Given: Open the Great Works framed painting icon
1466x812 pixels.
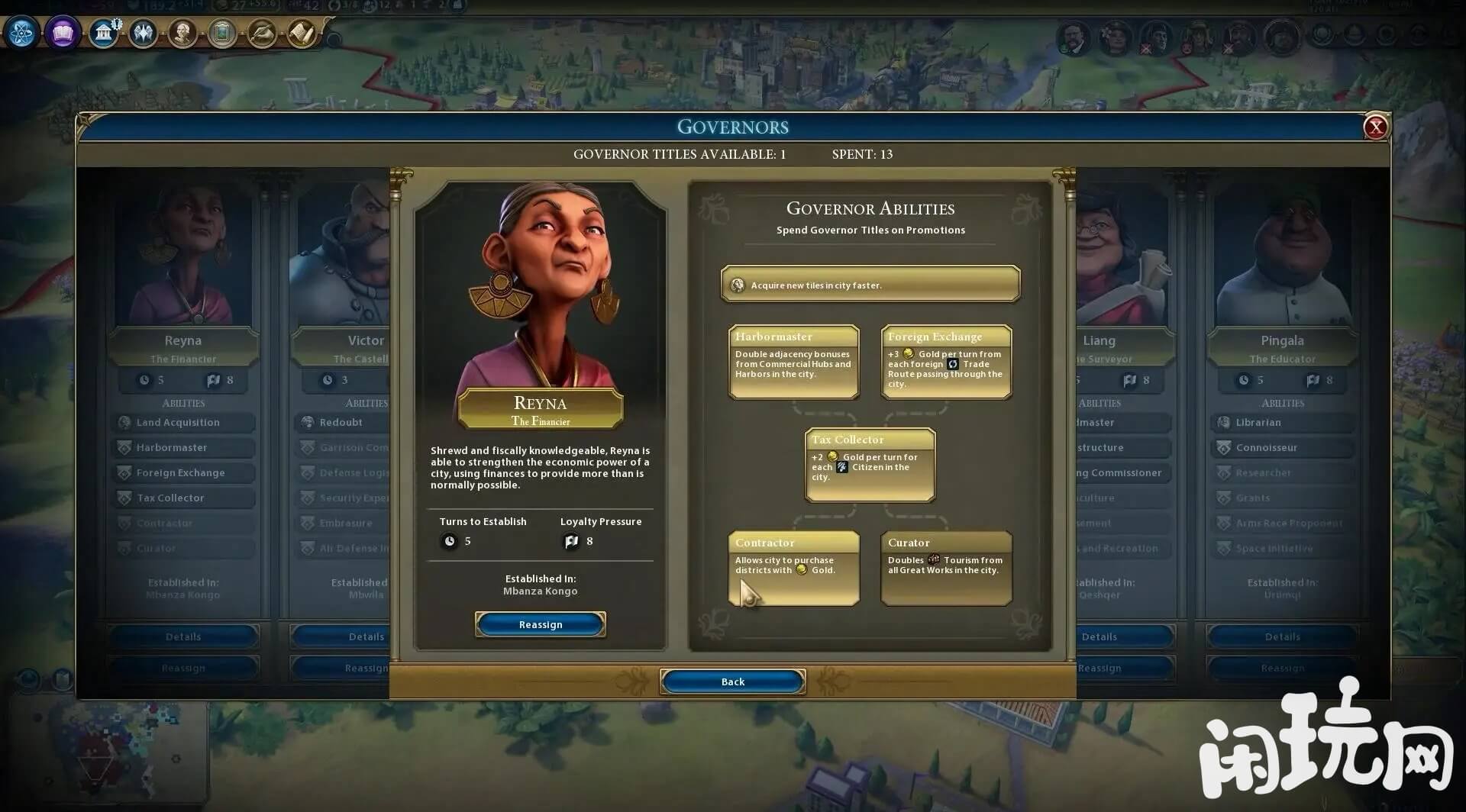Looking at the screenshot, I should [222, 33].
